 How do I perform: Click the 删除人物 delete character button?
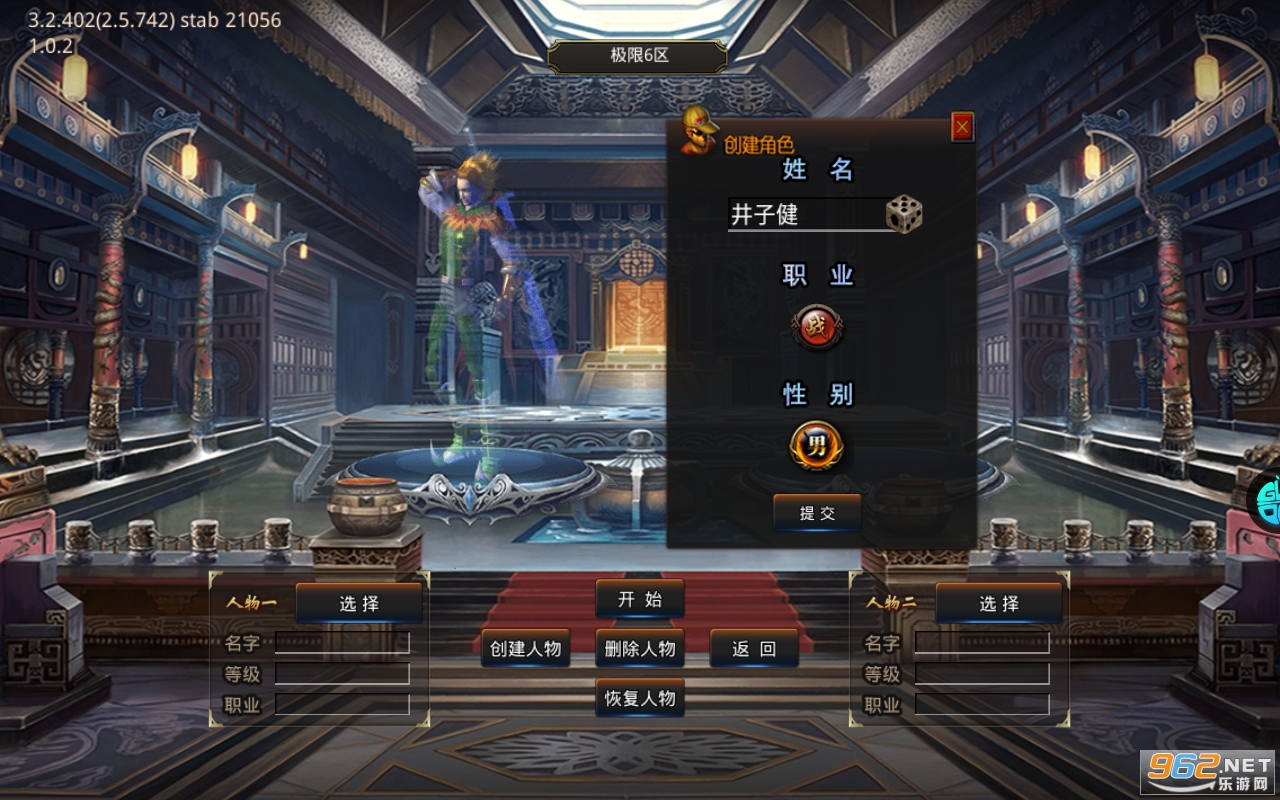click(x=639, y=648)
